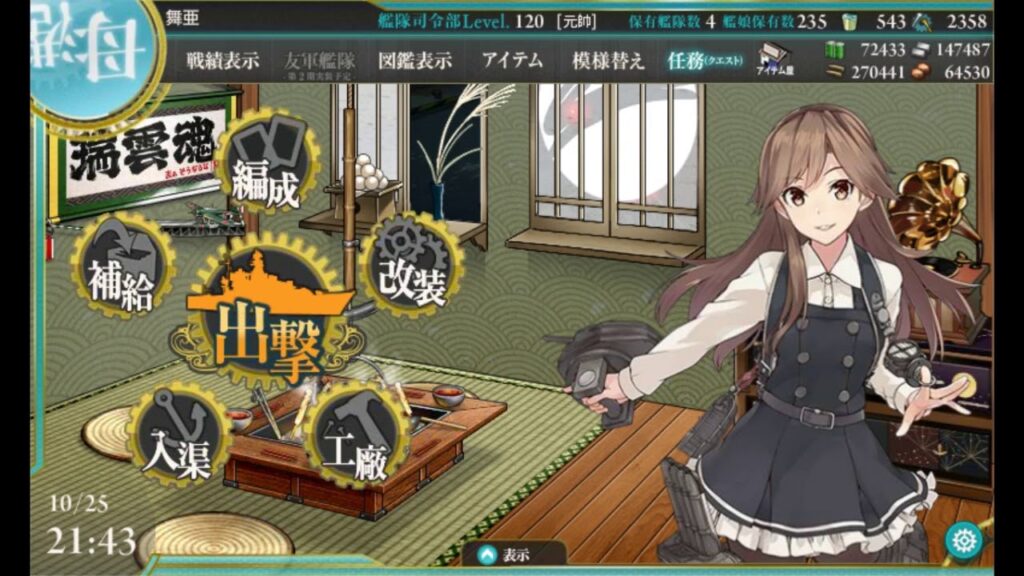
Task: Open the アイテム items menu
Action: pyautogui.click(x=512, y=60)
